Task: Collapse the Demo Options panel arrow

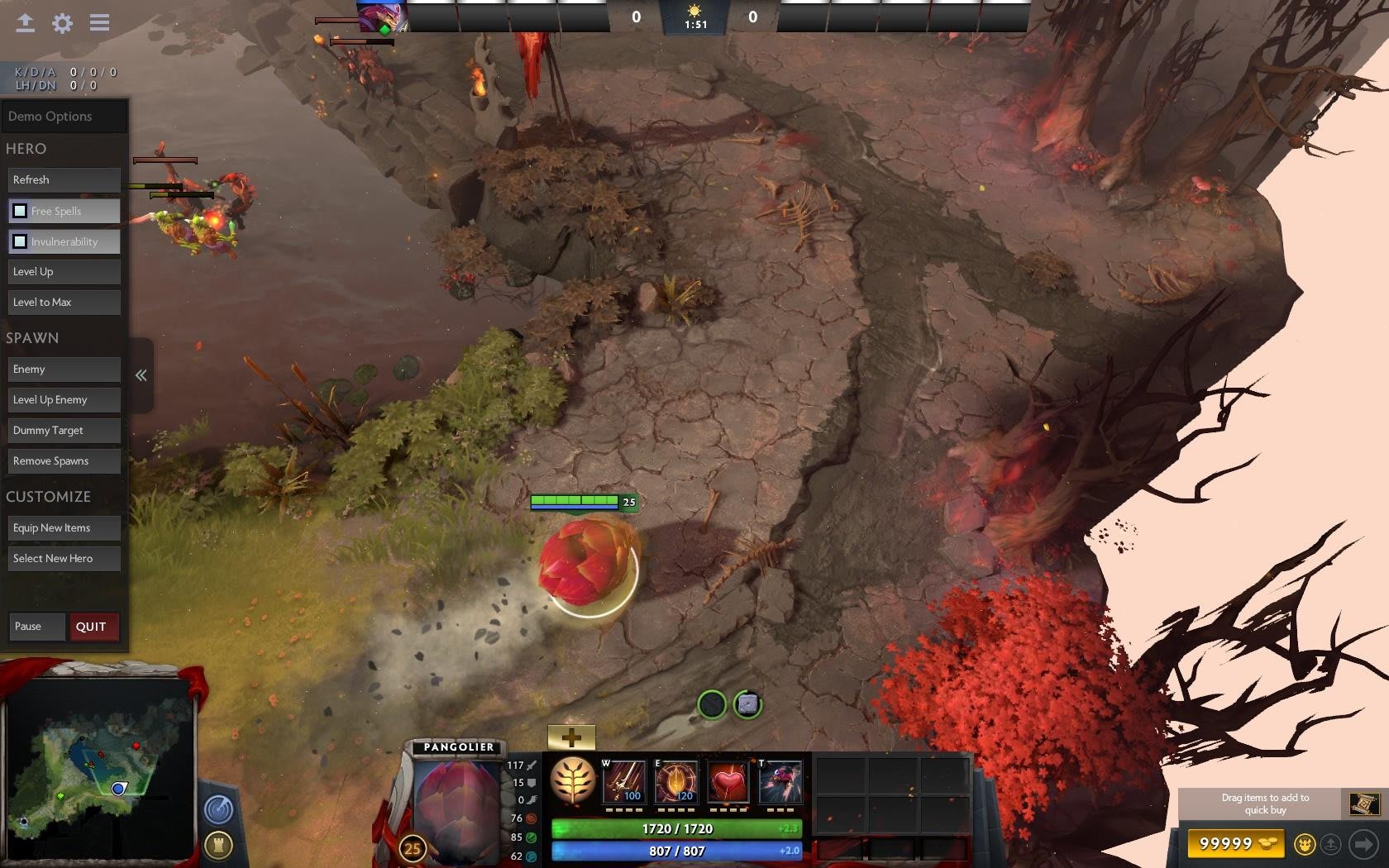Action: click(141, 375)
